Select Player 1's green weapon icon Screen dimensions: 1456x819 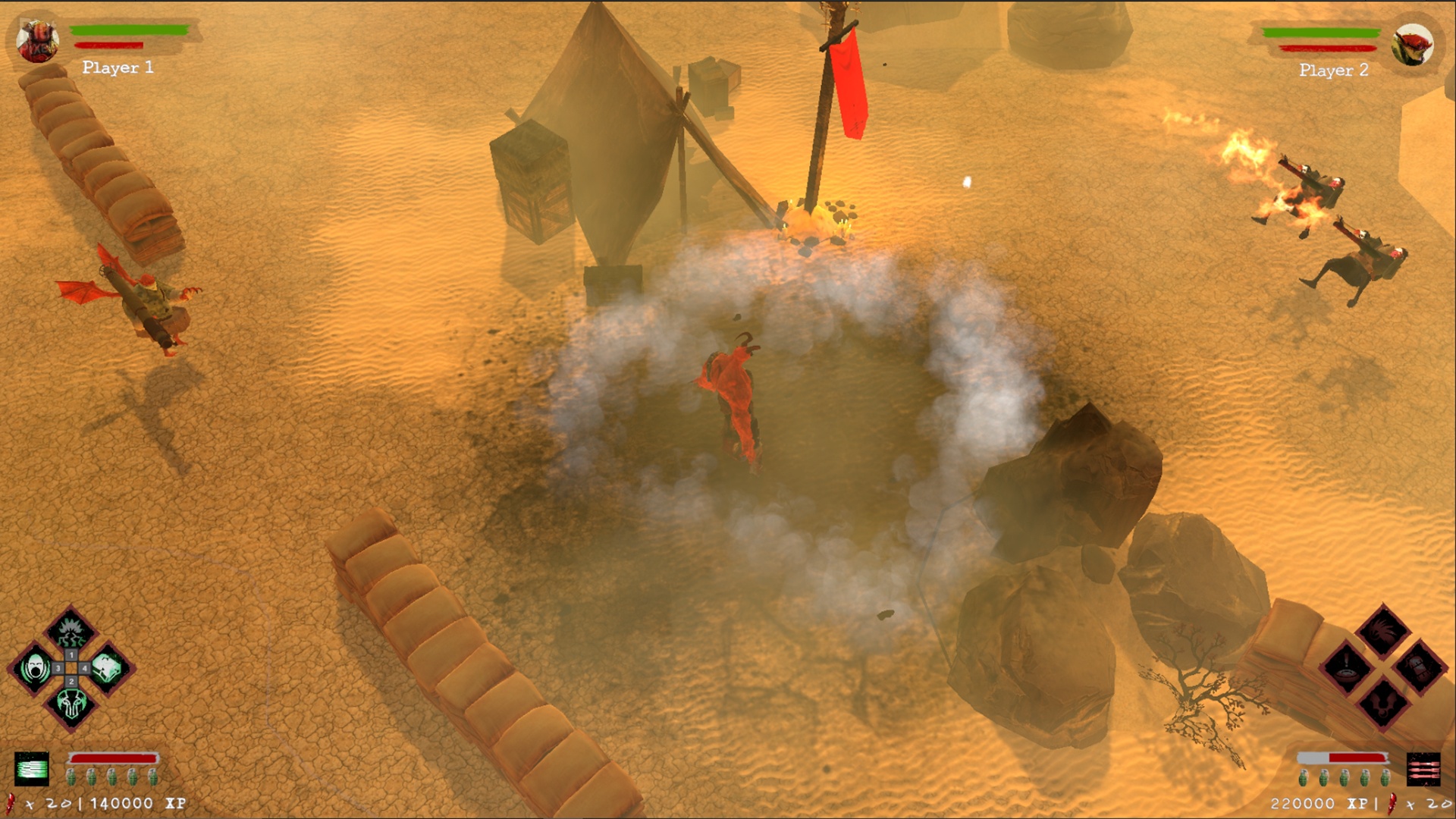pos(32,769)
